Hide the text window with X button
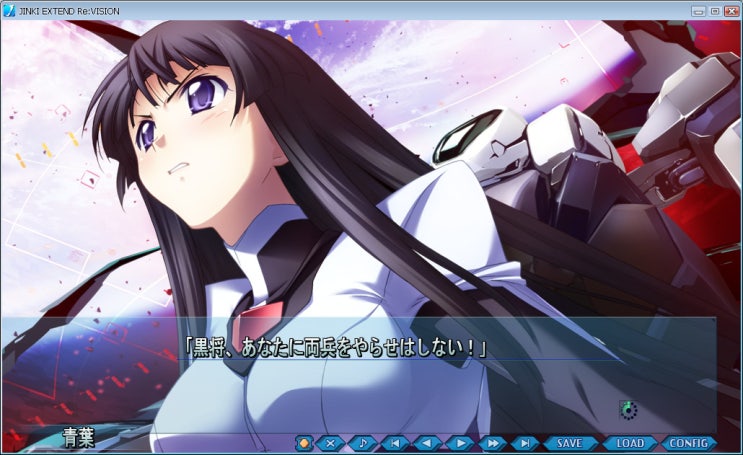743x455 pixels. [x=331, y=442]
